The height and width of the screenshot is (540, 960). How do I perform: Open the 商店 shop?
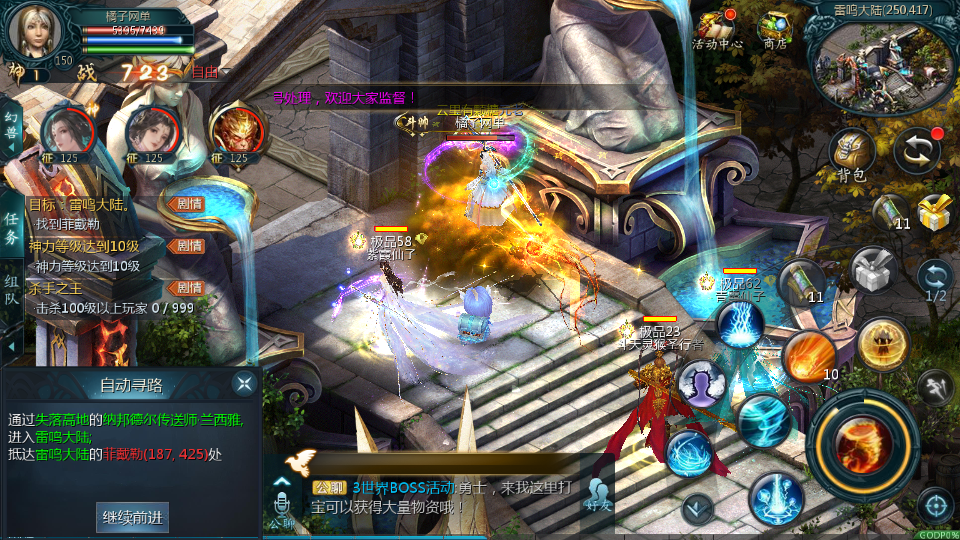774,29
